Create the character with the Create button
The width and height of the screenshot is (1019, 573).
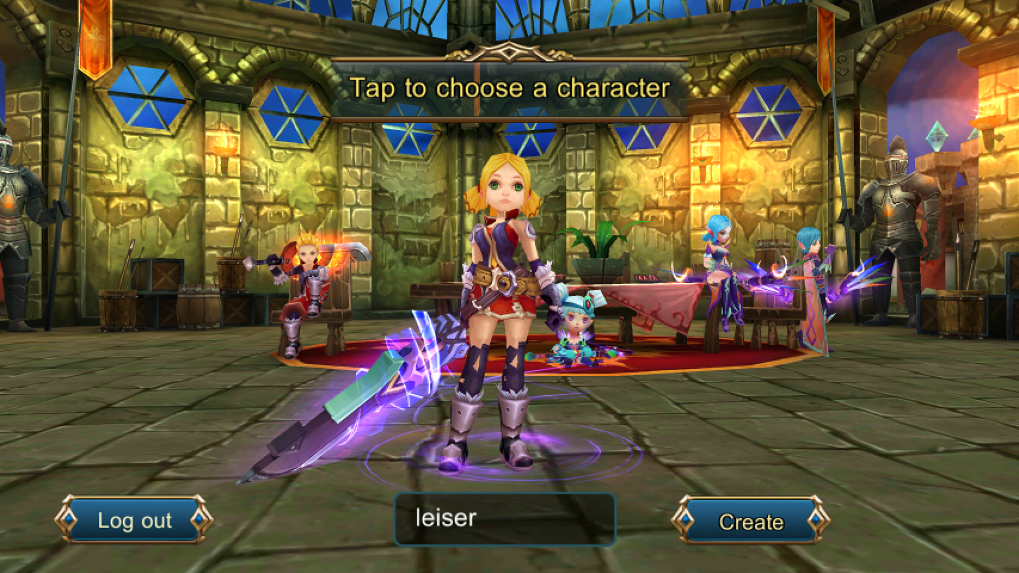tap(750, 521)
